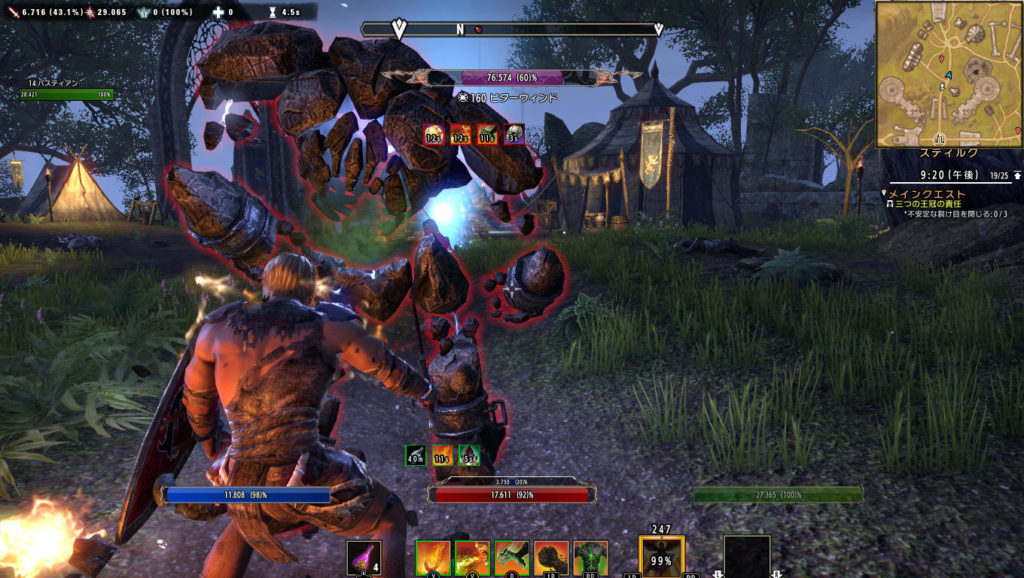Check the 11s flame buff icon

coord(442,456)
